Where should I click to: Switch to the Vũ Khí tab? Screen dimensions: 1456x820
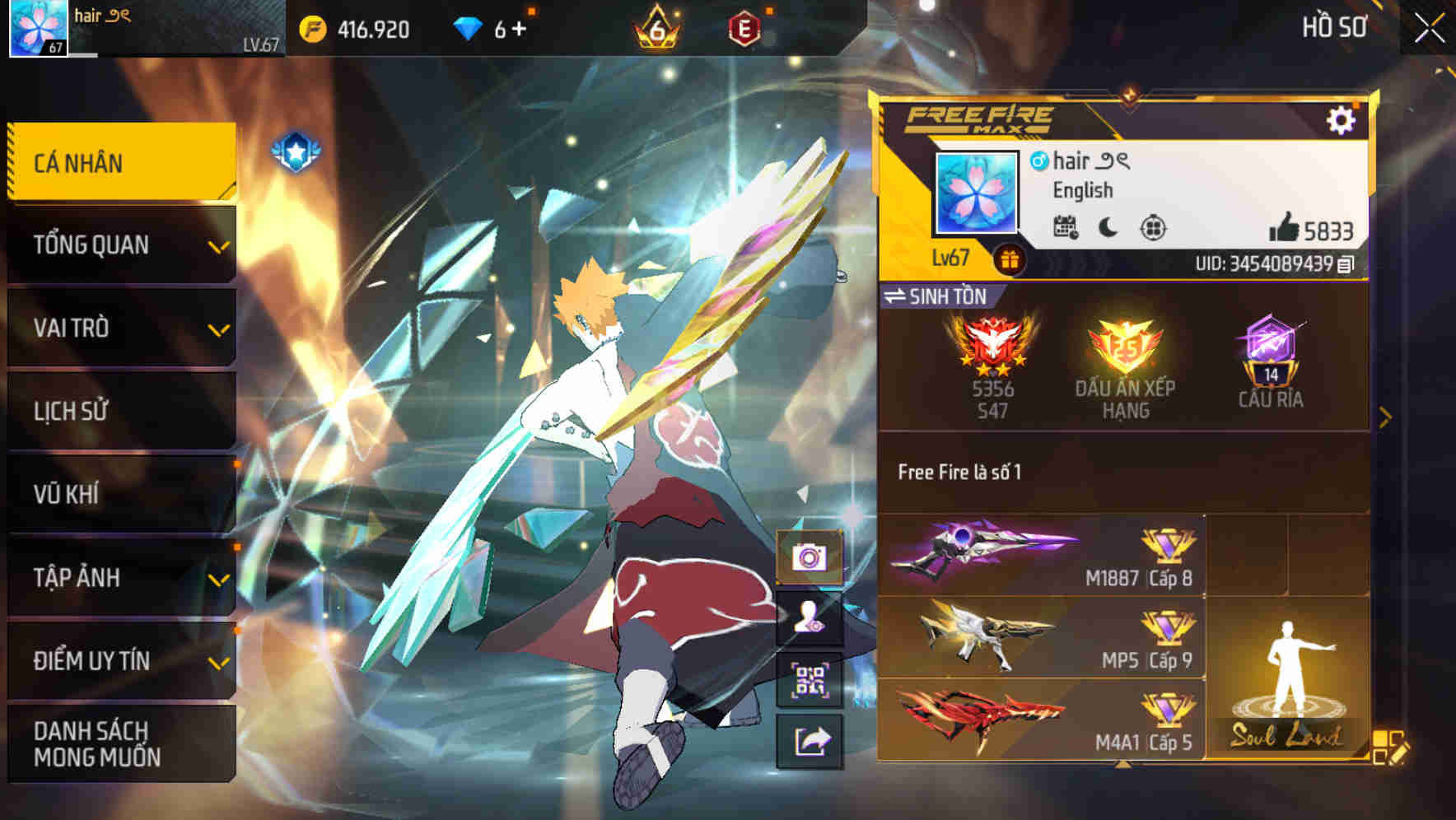(120, 494)
